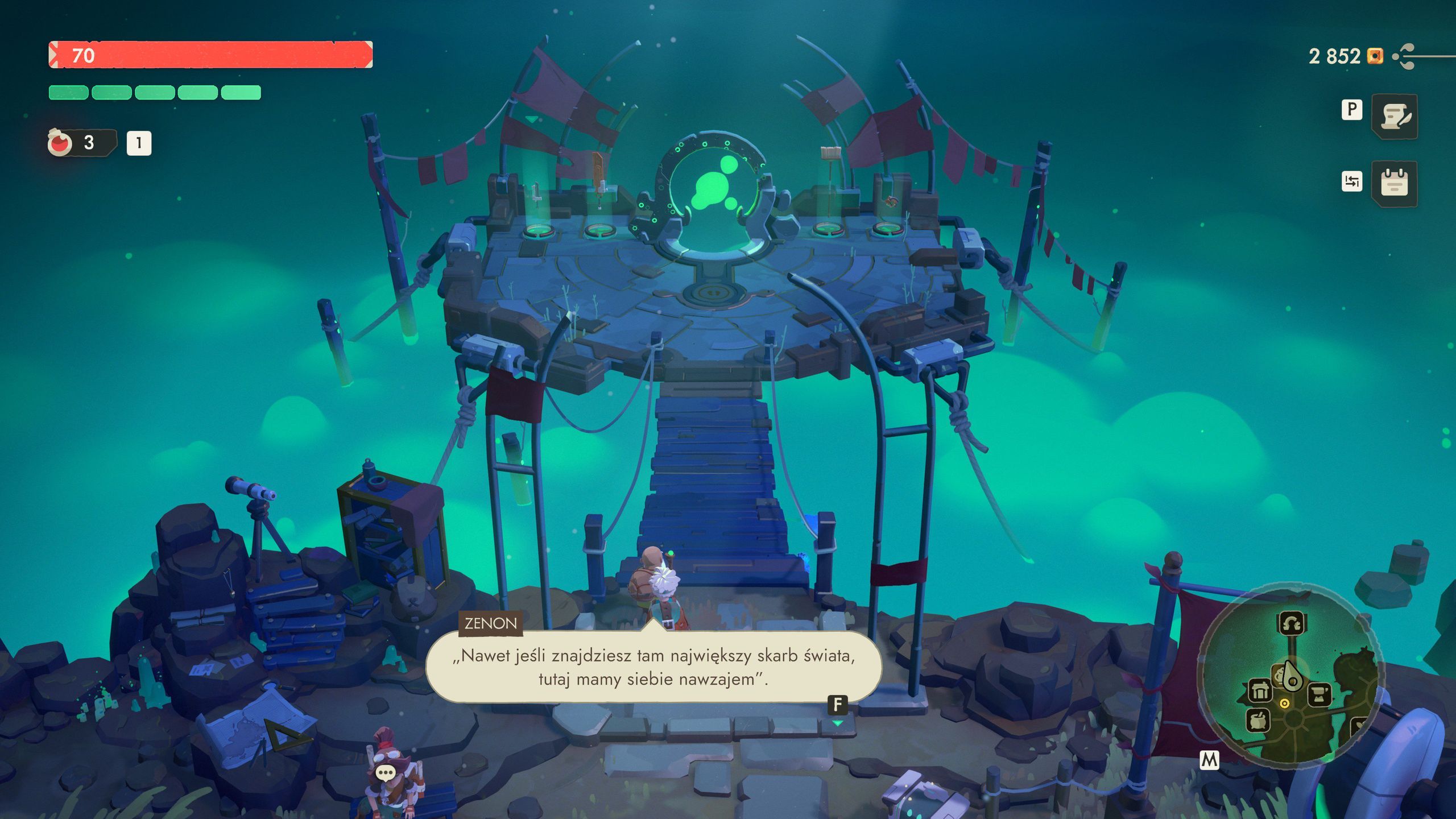This screenshot has height=819, width=1456.
Task: Click the yellow waypoint dot on the minimap
Action: click(1284, 704)
